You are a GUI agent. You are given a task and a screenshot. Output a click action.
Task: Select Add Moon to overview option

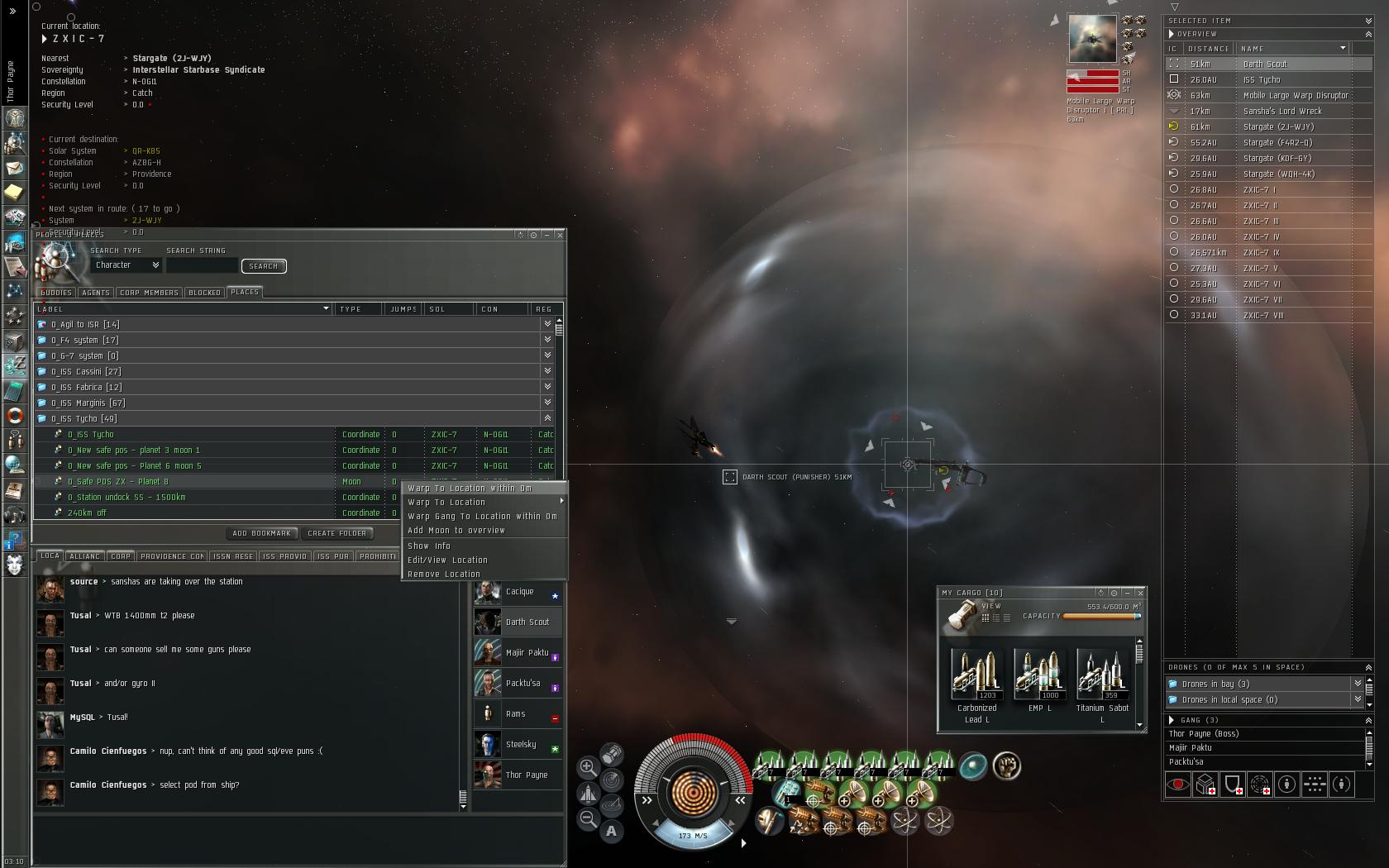pyautogui.click(x=456, y=531)
